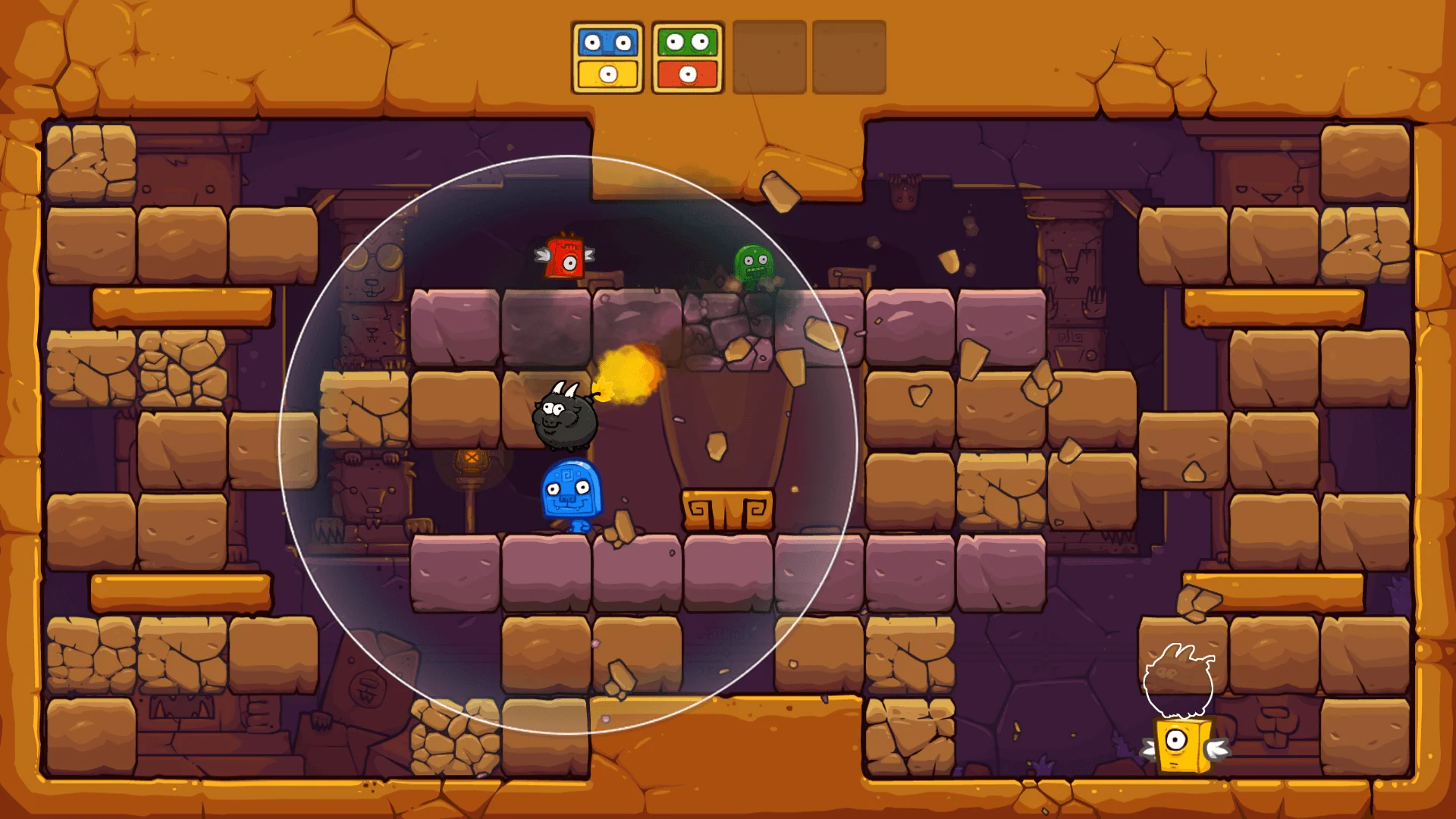Expand the first empty score slot
Viewport: 1456px width, 819px height.
[x=768, y=57]
